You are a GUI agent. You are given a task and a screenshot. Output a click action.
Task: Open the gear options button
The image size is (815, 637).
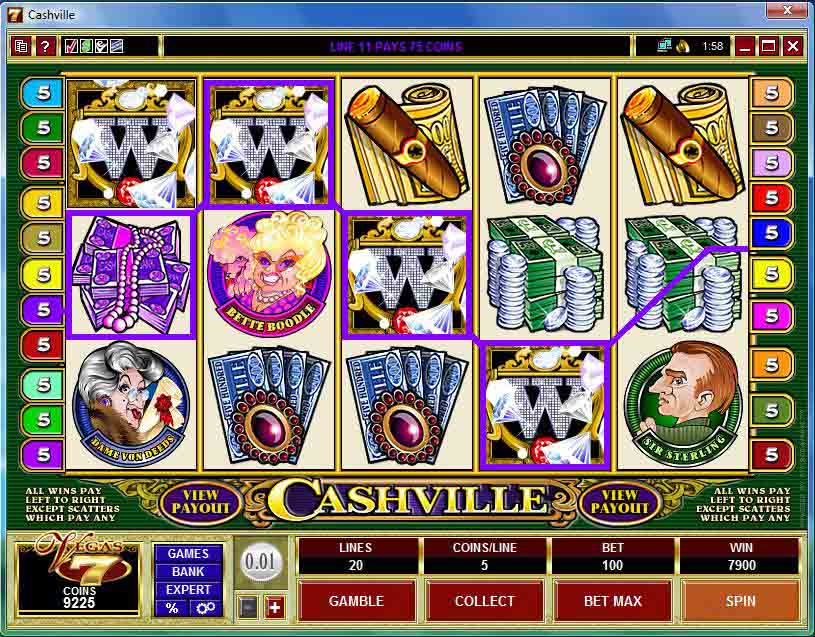pyautogui.click(x=205, y=608)
